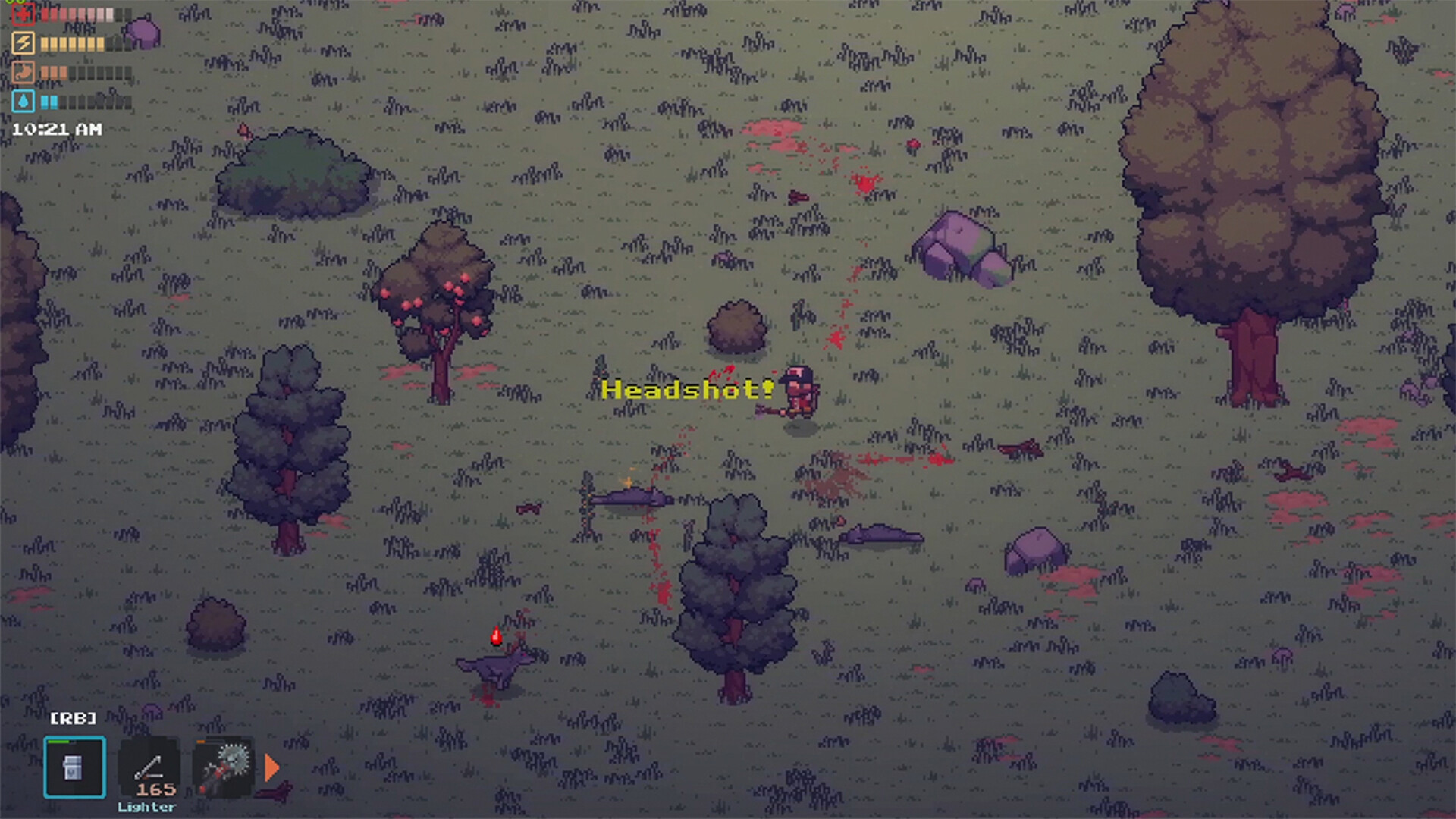The height and width of the screenshot is (819, 1456).
Task: Click the orange durability bar on chainsaw
Action: 199,741
